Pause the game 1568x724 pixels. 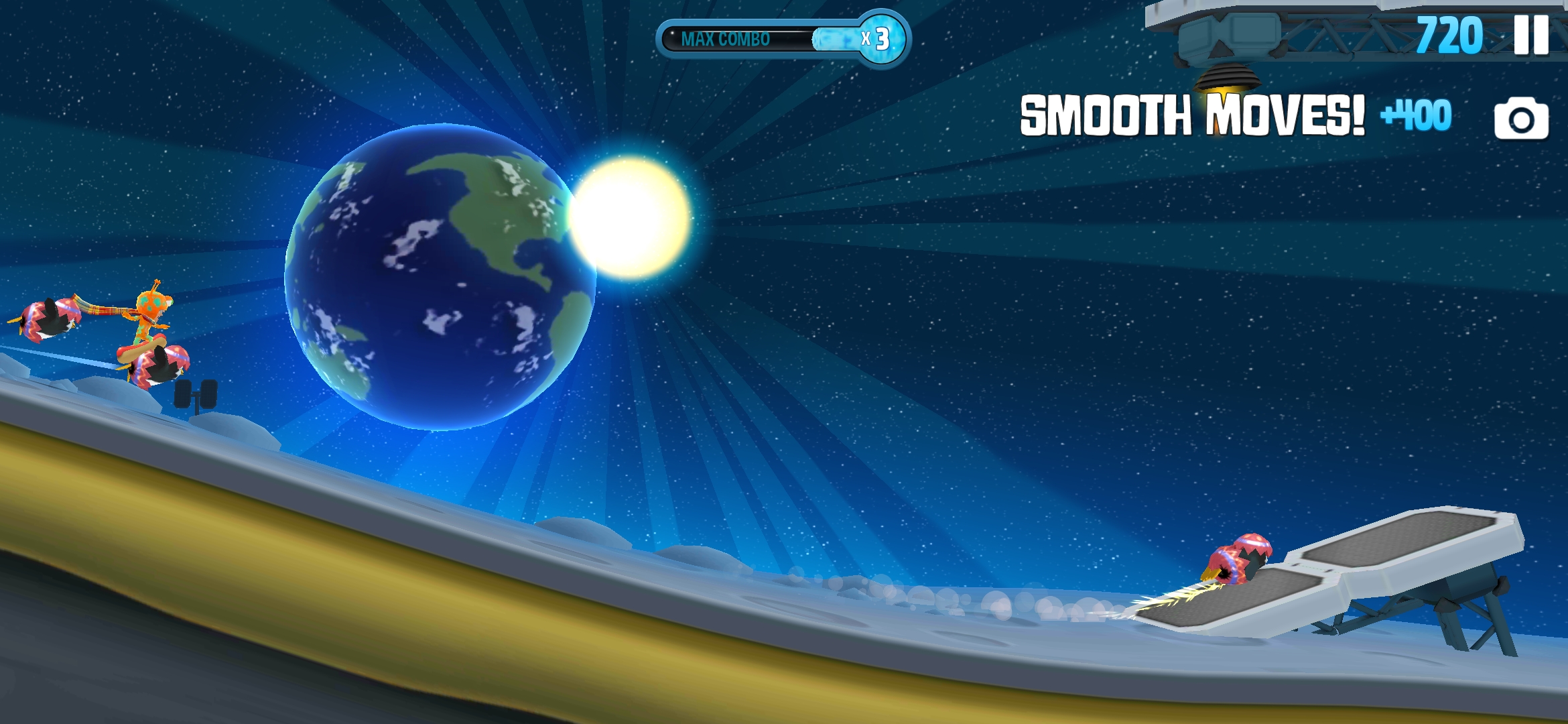tap(1531, 35)
